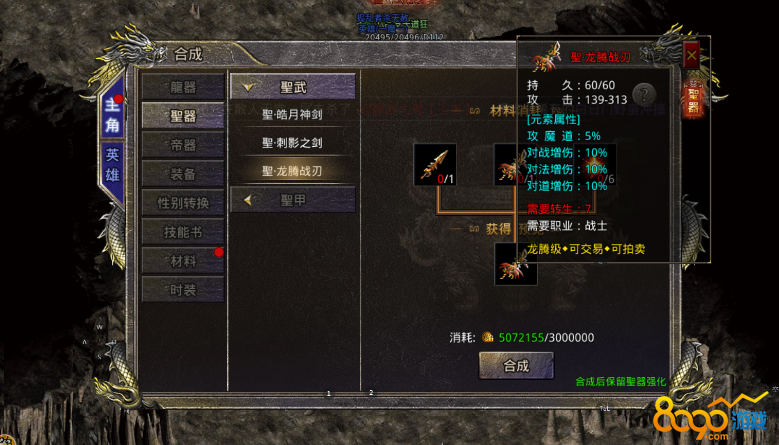The width and height of the screenshot is (779, 445).
Task: Open the 技能书 skill book category
Action: (x=182, y=232)
